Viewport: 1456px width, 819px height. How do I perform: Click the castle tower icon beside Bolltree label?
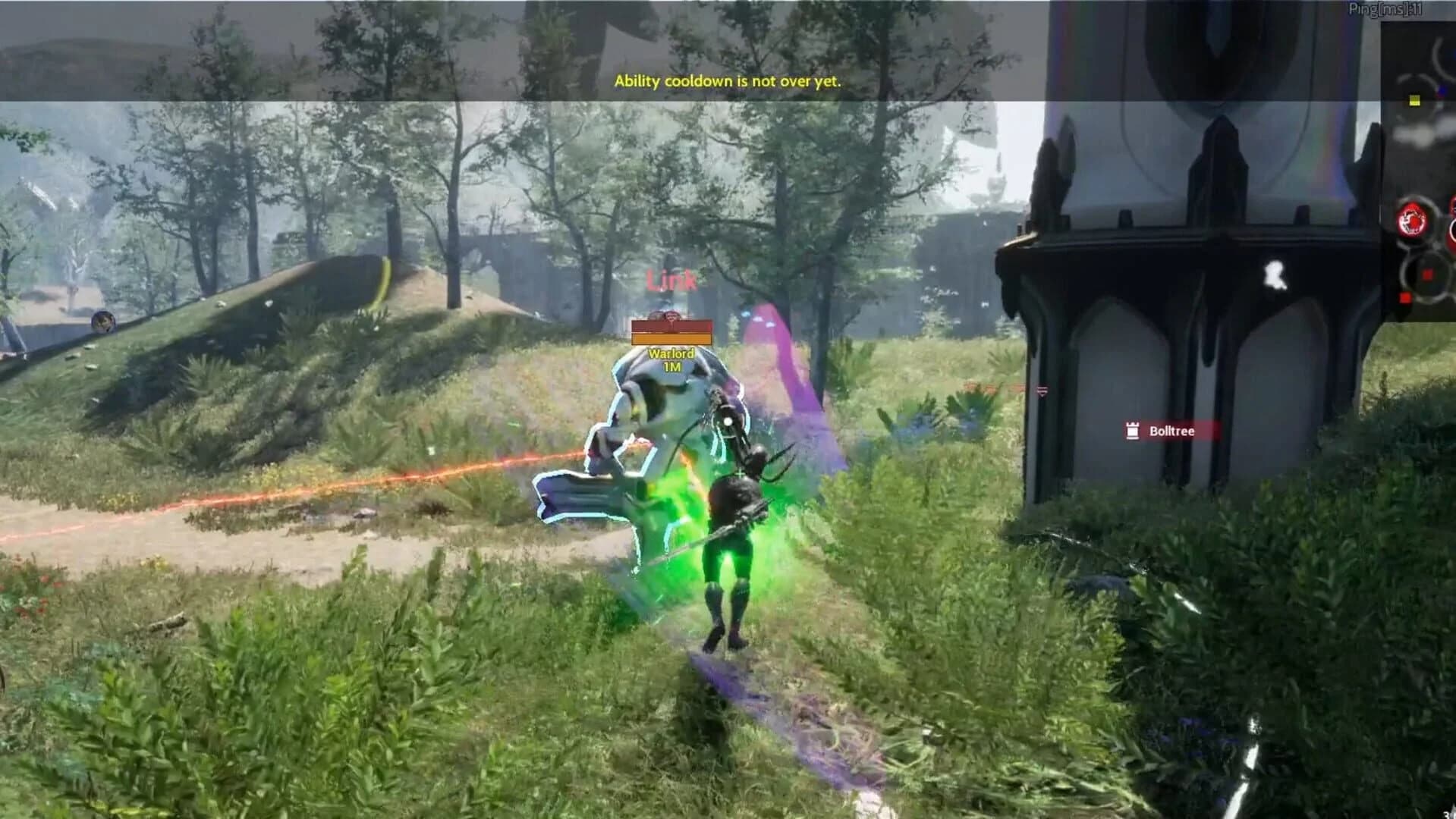pos(1132,431)
